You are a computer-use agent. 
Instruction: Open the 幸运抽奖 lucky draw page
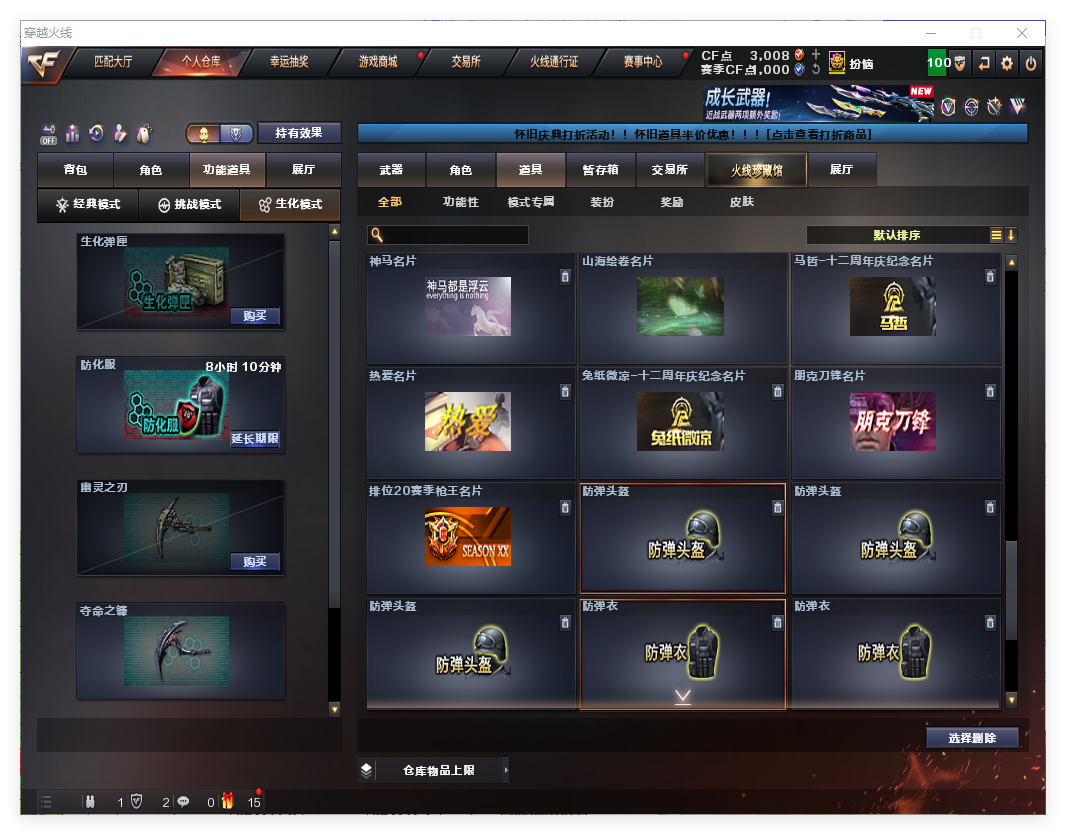(x=289, y=62)
